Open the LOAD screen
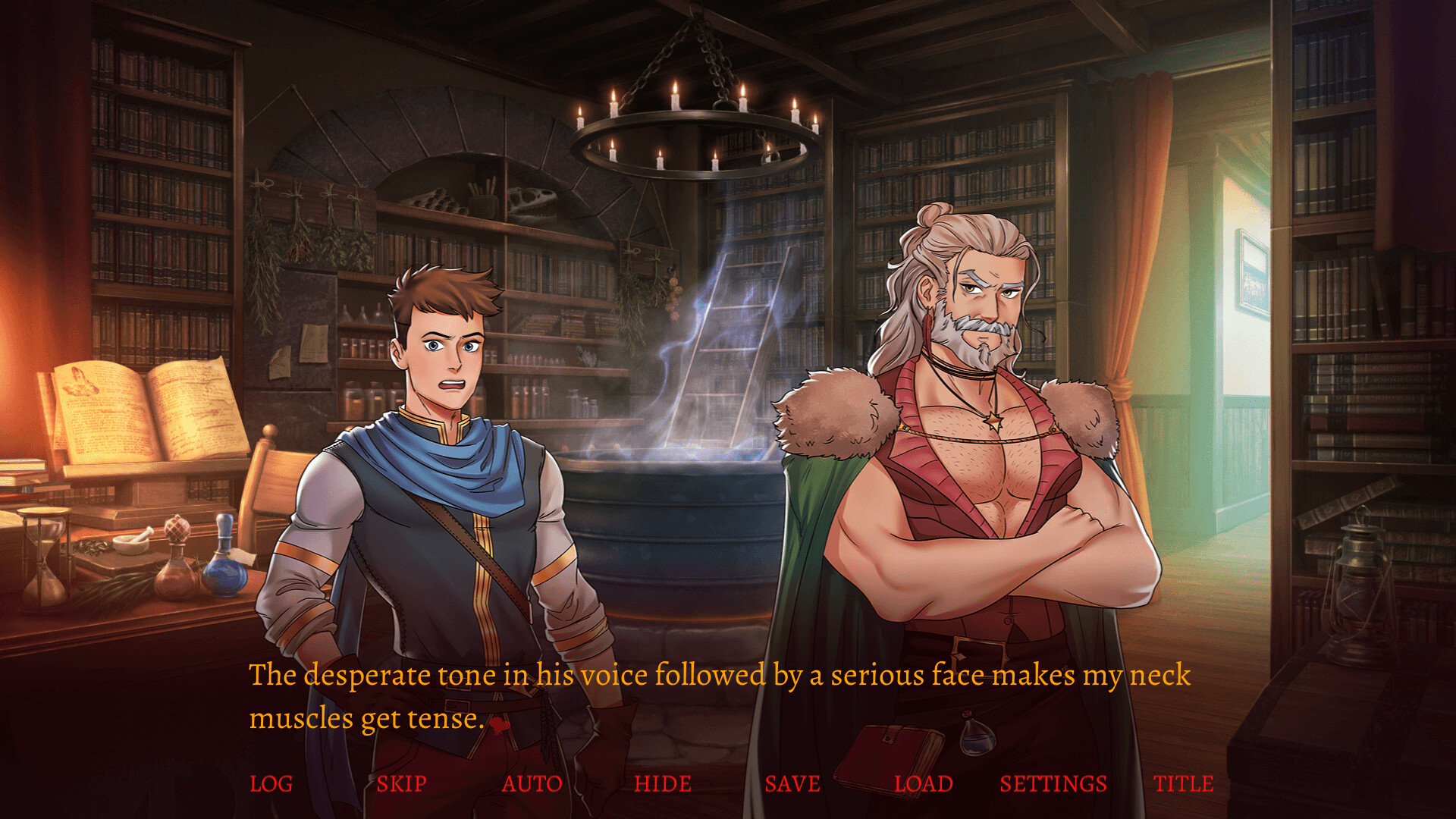This screenshot has height=819, width=1456. (x=924, y=784)
